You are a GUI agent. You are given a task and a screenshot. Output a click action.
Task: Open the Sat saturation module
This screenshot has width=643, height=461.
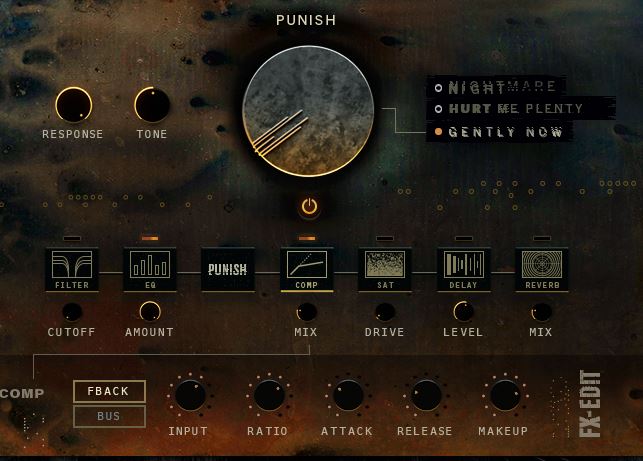(x=384, y=270)
